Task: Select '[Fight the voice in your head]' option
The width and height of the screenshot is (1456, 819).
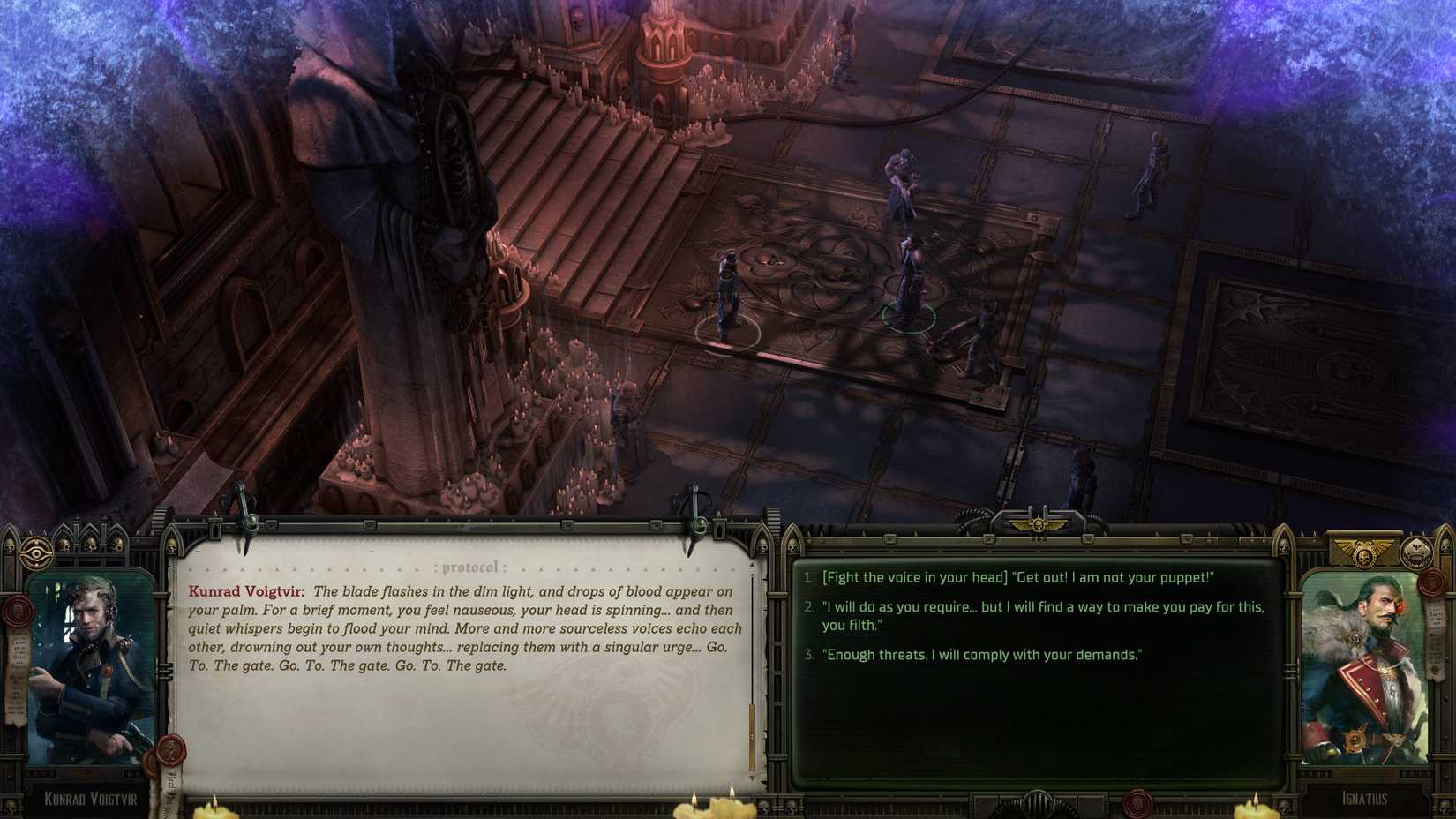Action: coord(1017,578)
